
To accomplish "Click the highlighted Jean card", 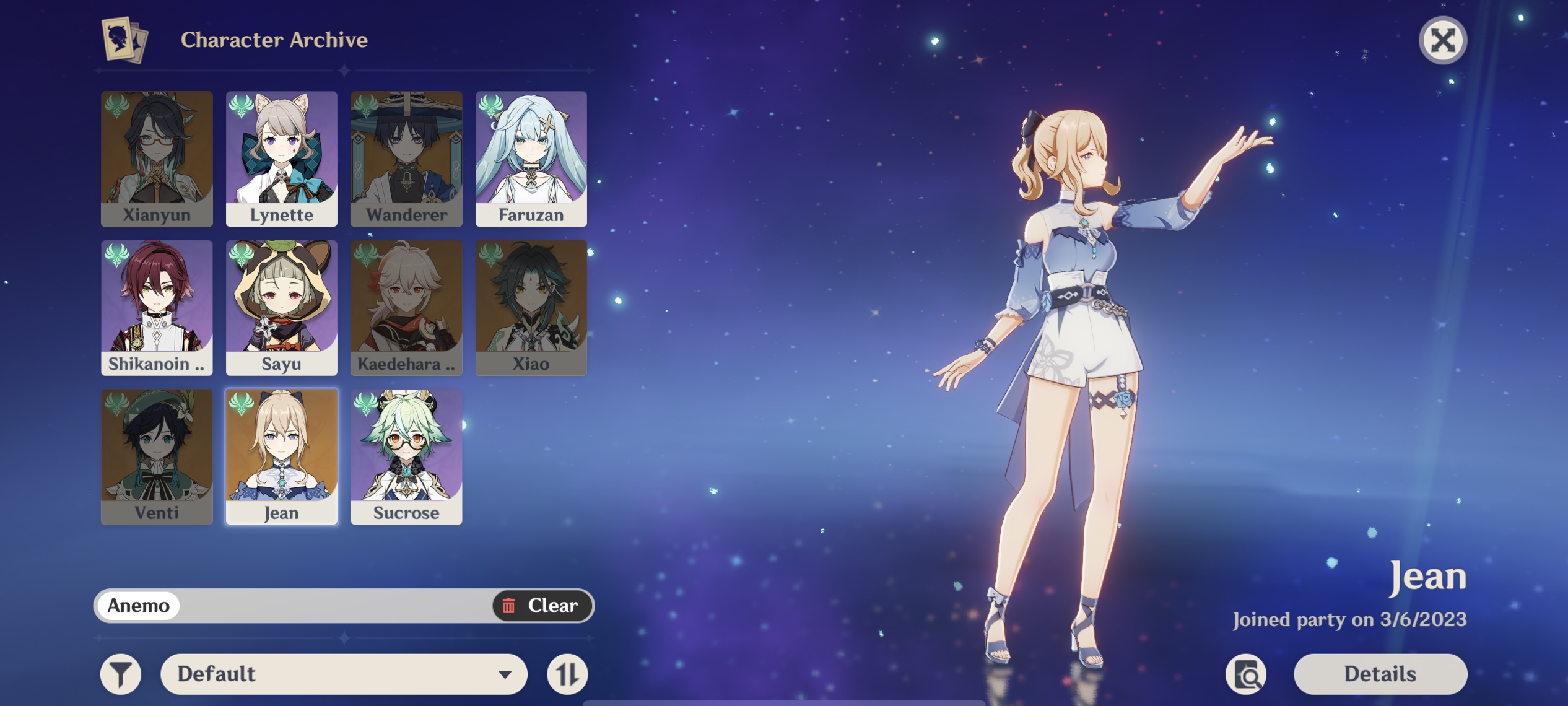I will 282,456.
